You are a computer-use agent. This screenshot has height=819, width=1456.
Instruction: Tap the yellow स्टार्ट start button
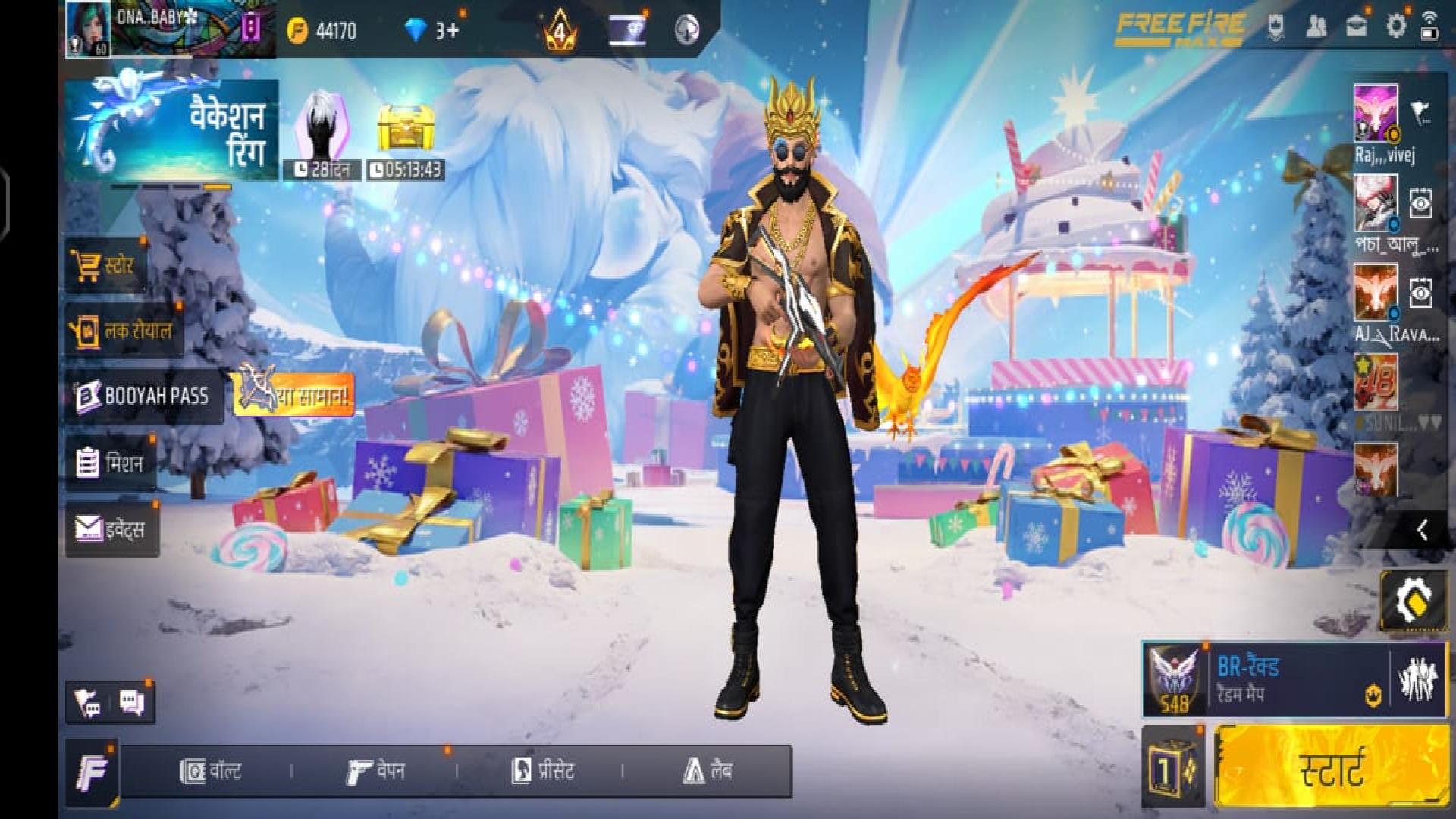click(1331, 767)
